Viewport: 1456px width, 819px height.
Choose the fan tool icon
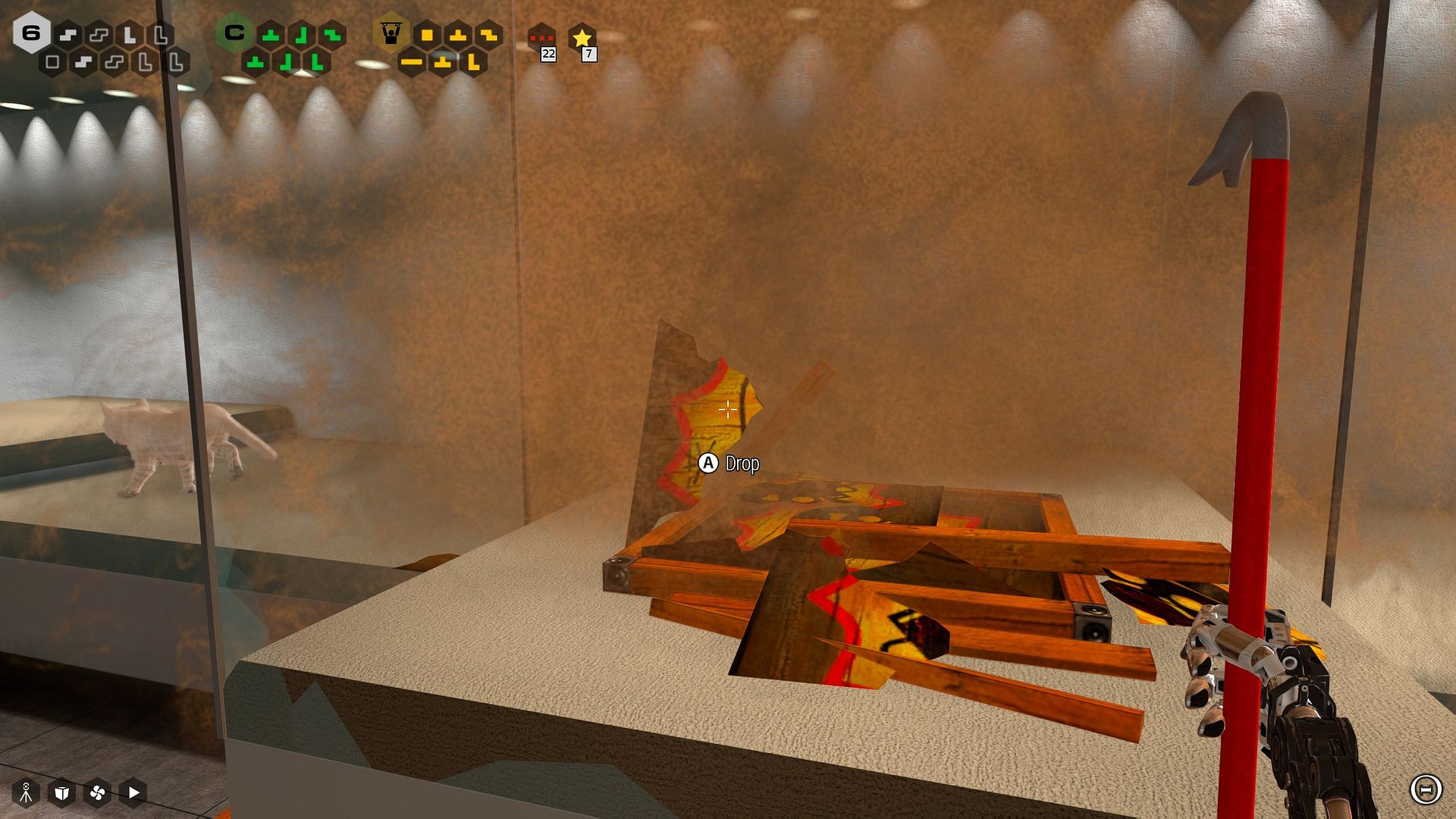(x=97, y=792)
